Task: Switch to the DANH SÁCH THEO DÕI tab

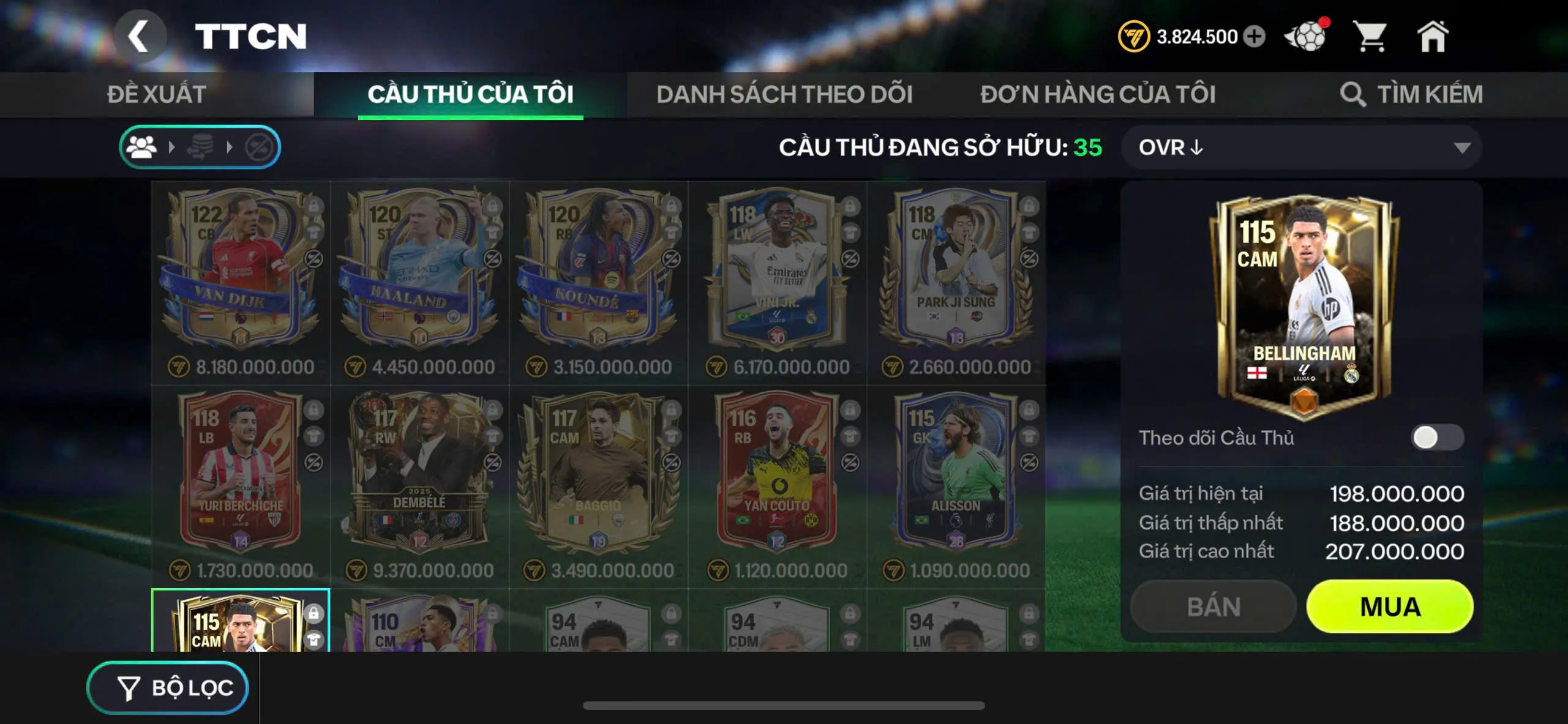Action: [x=784, y=94]
